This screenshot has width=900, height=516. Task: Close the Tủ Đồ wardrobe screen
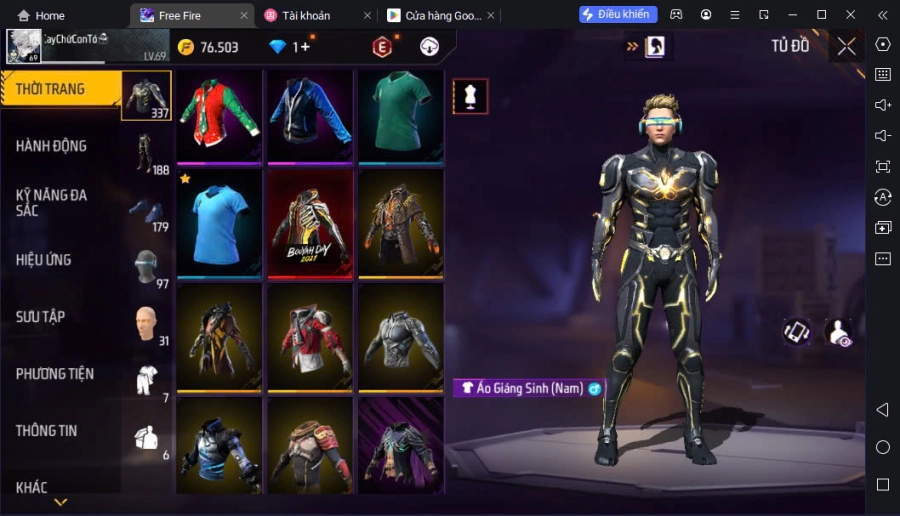tap(846, 46)
